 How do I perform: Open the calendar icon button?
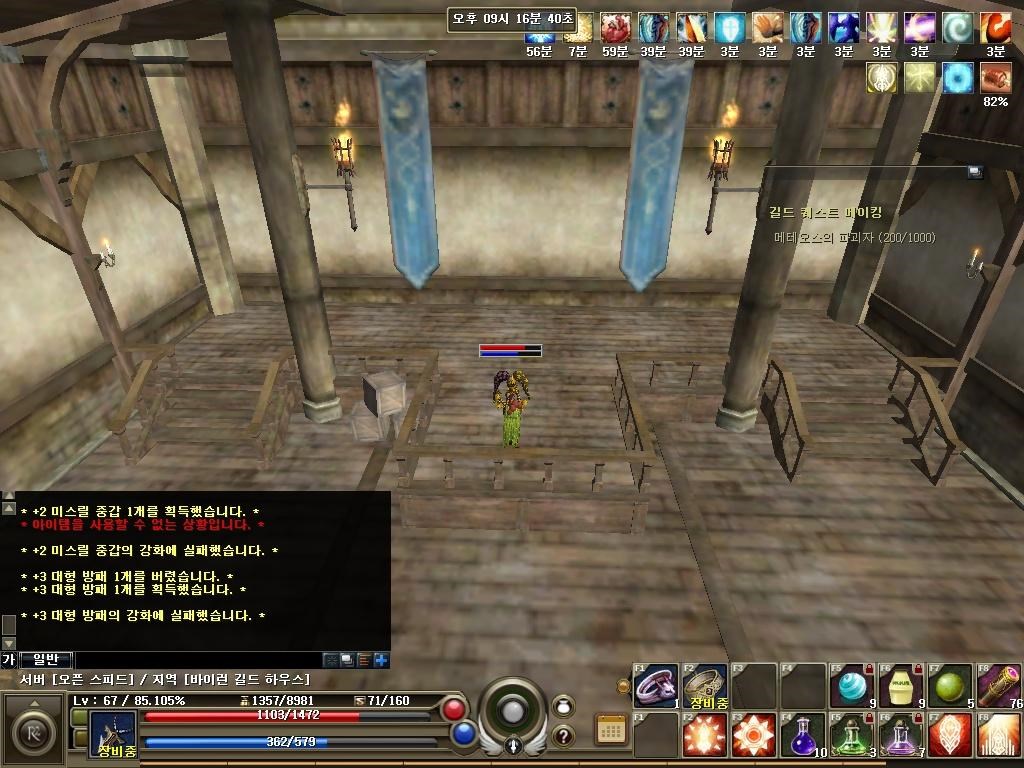[x=611, y=729]
